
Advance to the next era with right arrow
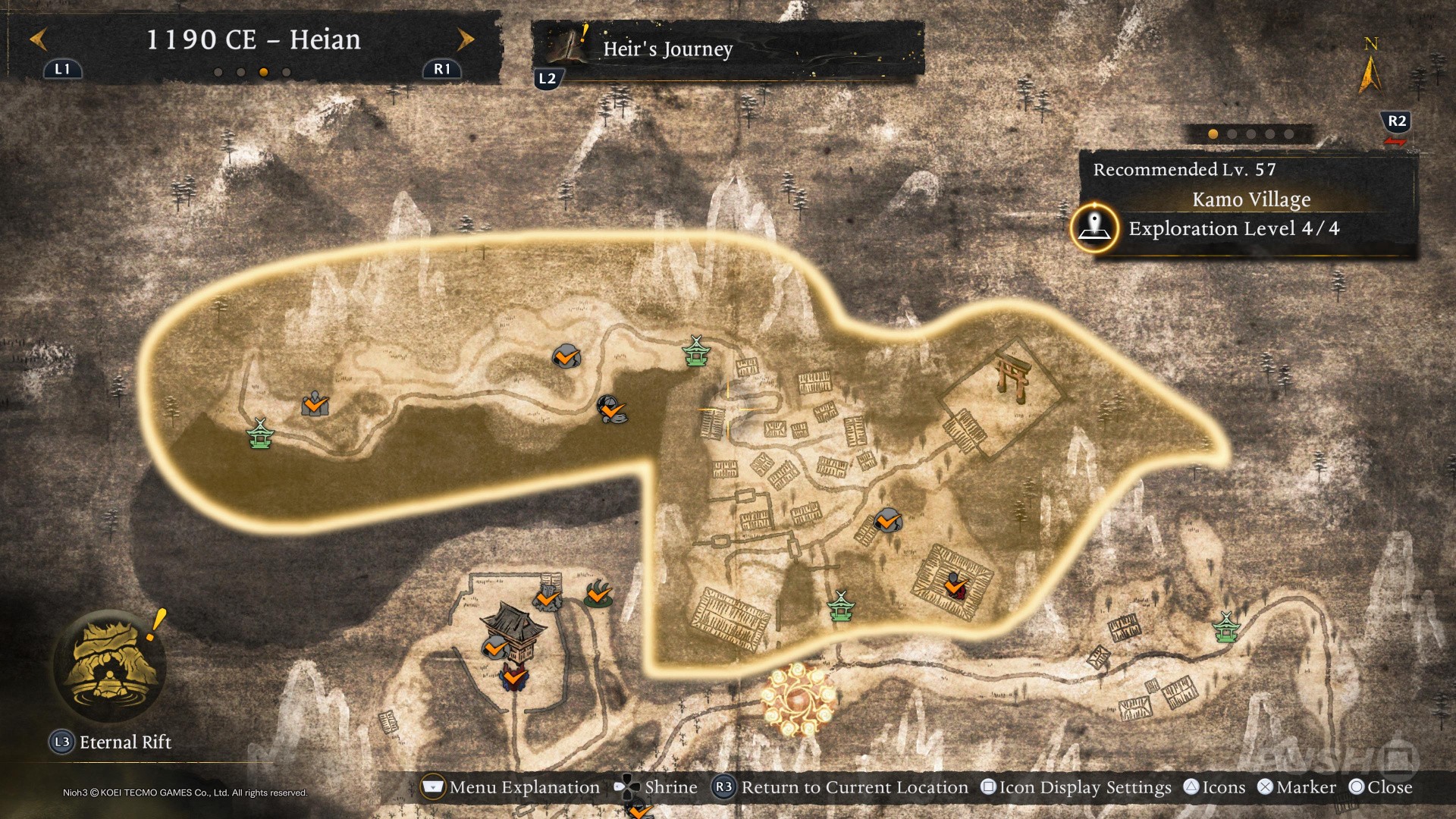[x=466, y=39]
